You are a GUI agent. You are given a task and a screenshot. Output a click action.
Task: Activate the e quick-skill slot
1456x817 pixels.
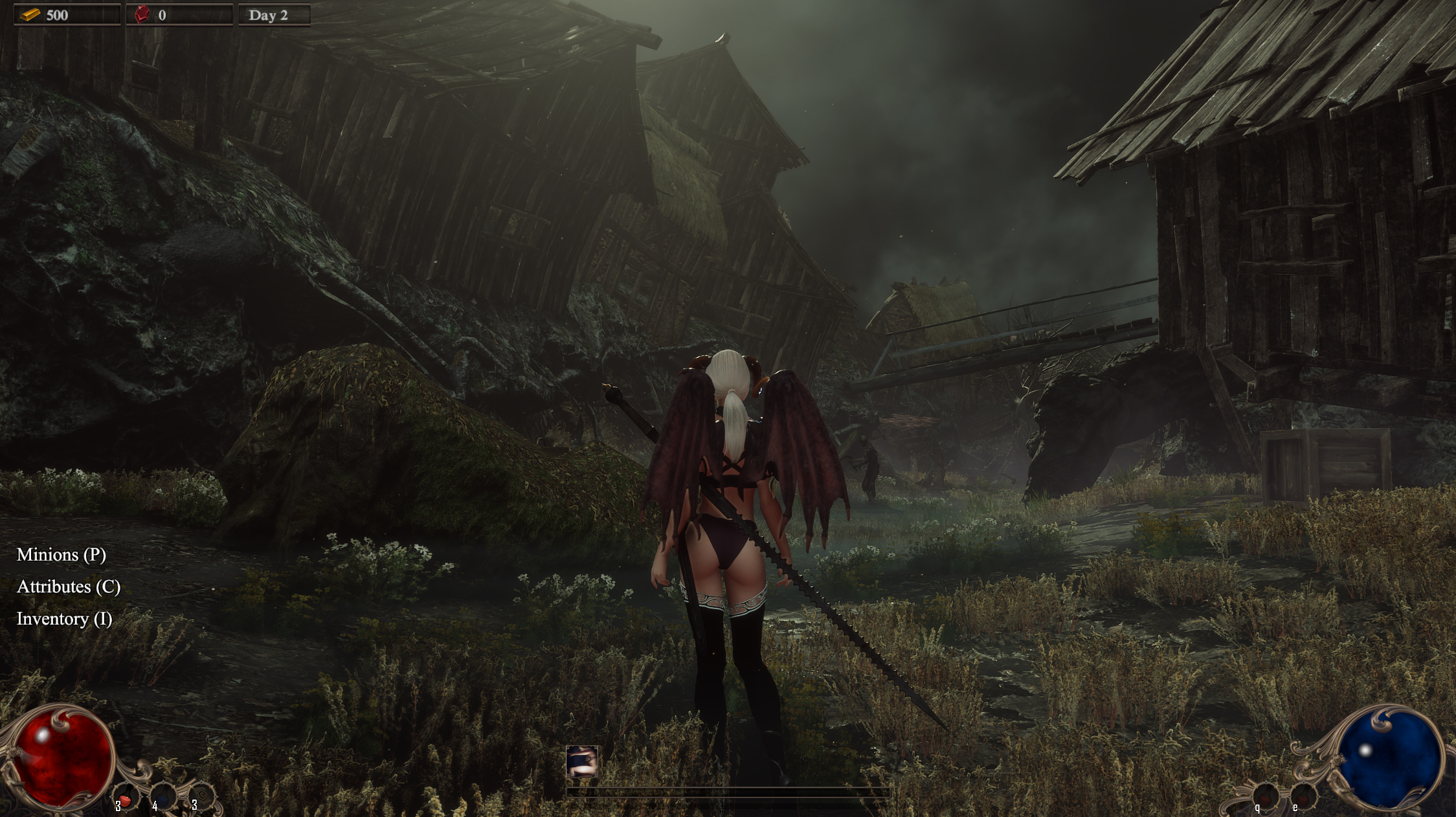1303,798
